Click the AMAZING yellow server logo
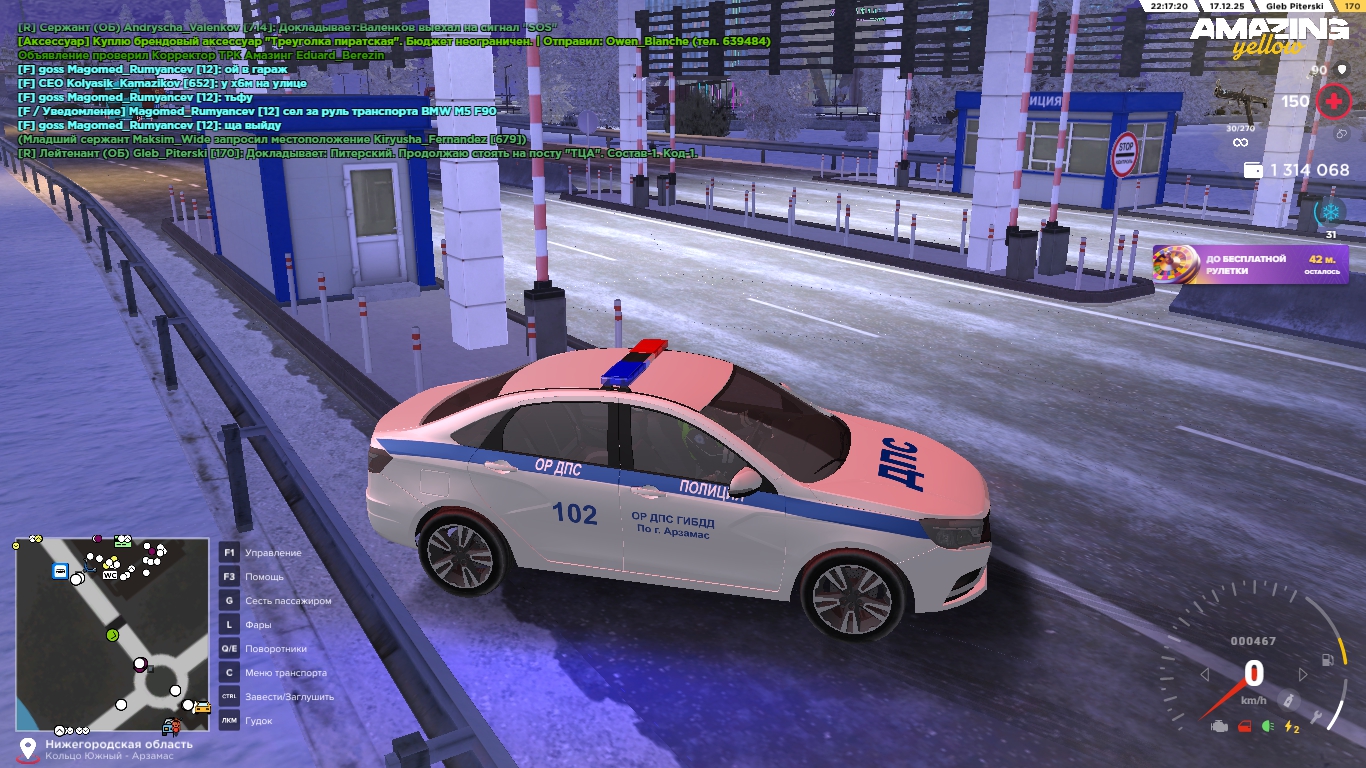 (1268, 36)
